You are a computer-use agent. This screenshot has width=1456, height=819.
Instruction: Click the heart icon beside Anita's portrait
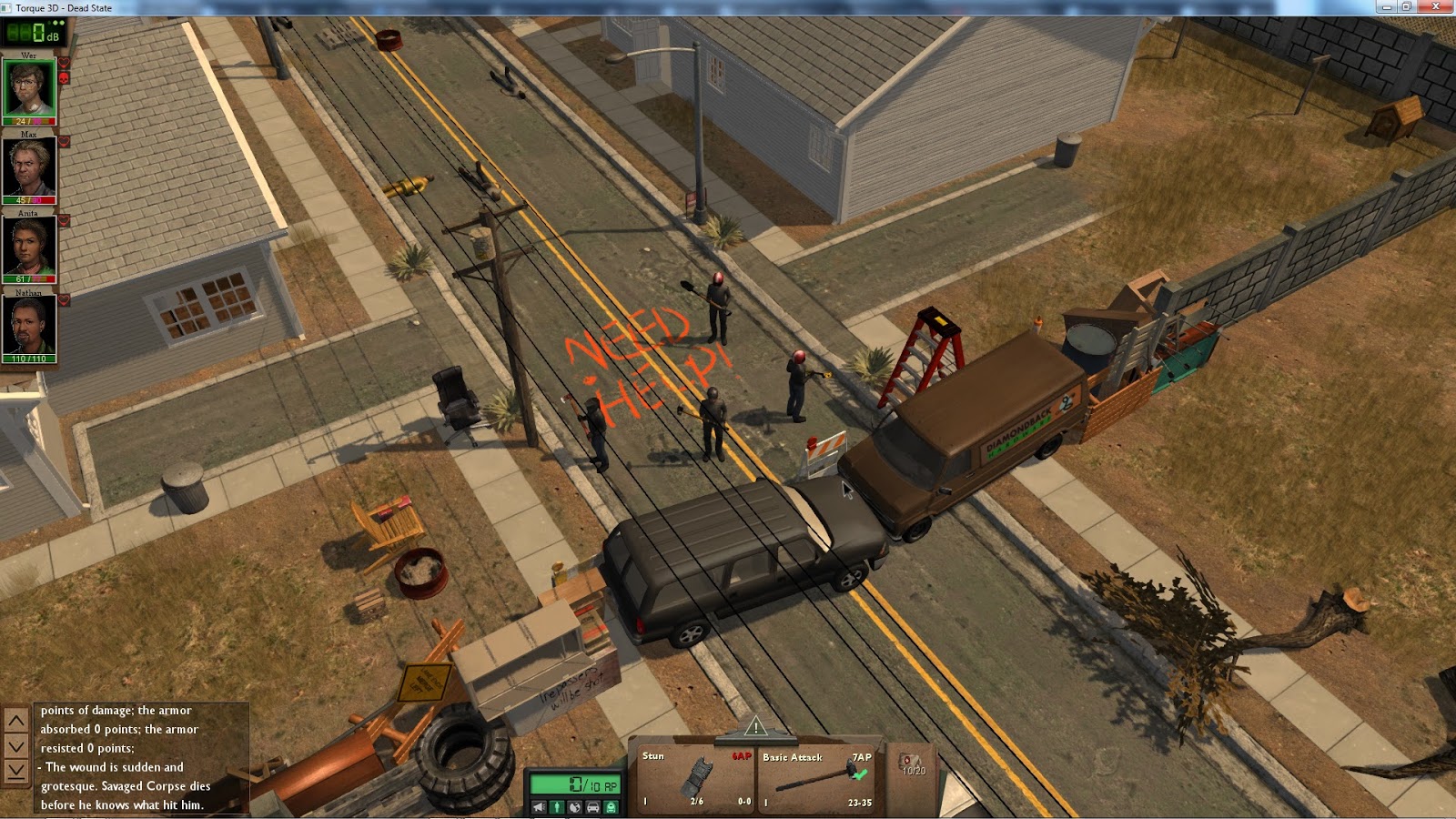[x=64, y=220]
